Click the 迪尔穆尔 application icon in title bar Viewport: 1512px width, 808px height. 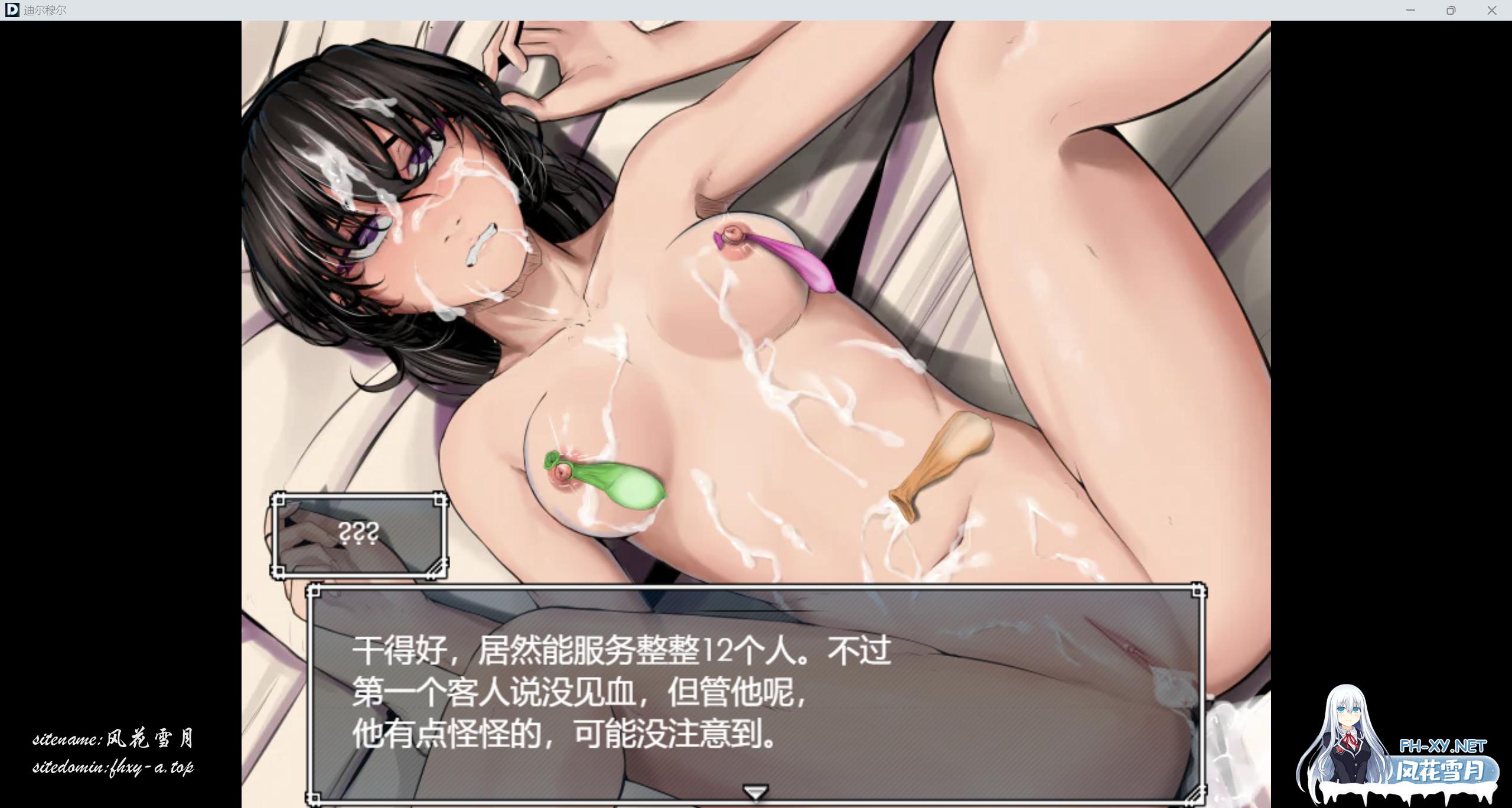coord(12,10)
